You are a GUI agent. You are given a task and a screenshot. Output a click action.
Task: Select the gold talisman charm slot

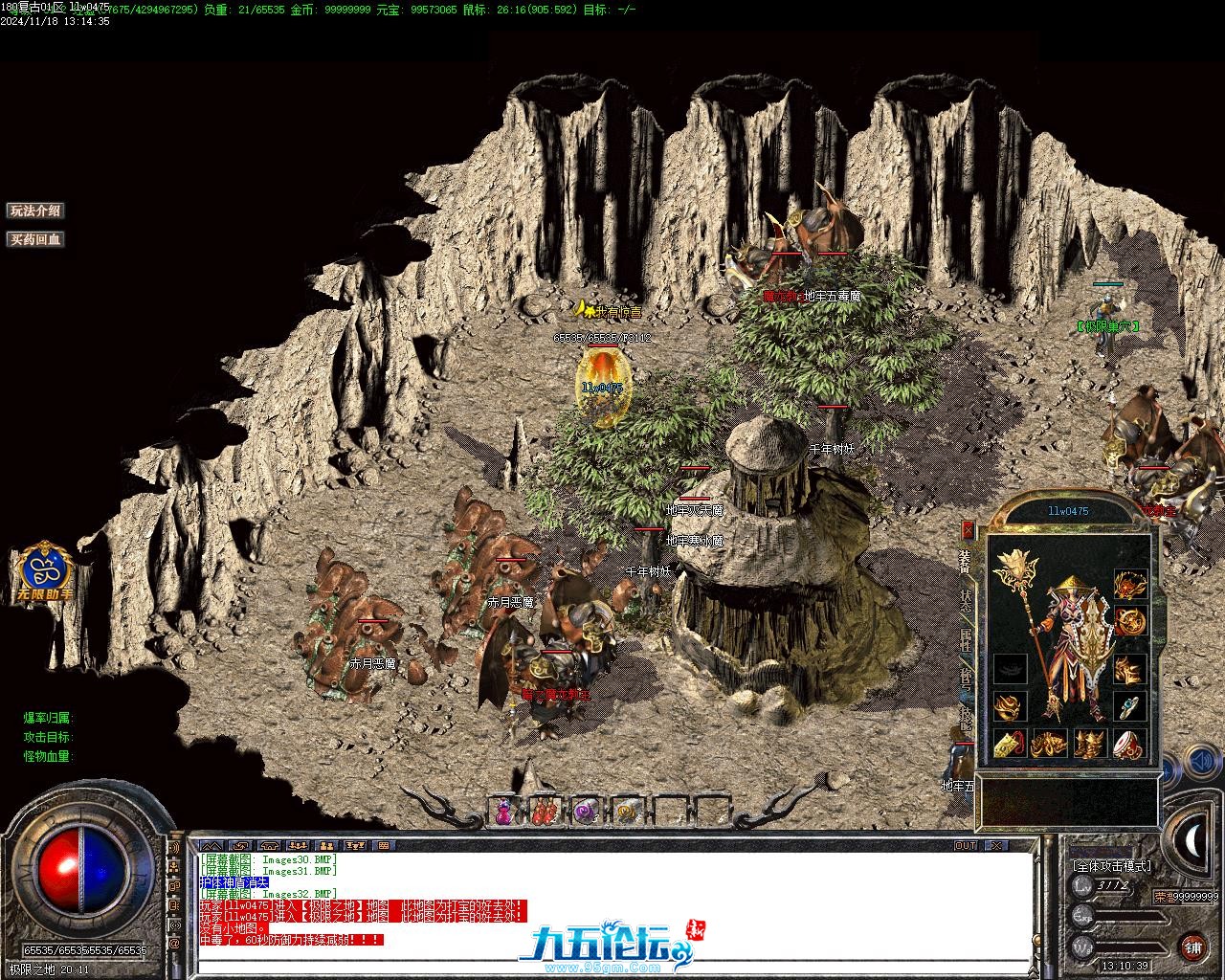(x=1009, y=743)
